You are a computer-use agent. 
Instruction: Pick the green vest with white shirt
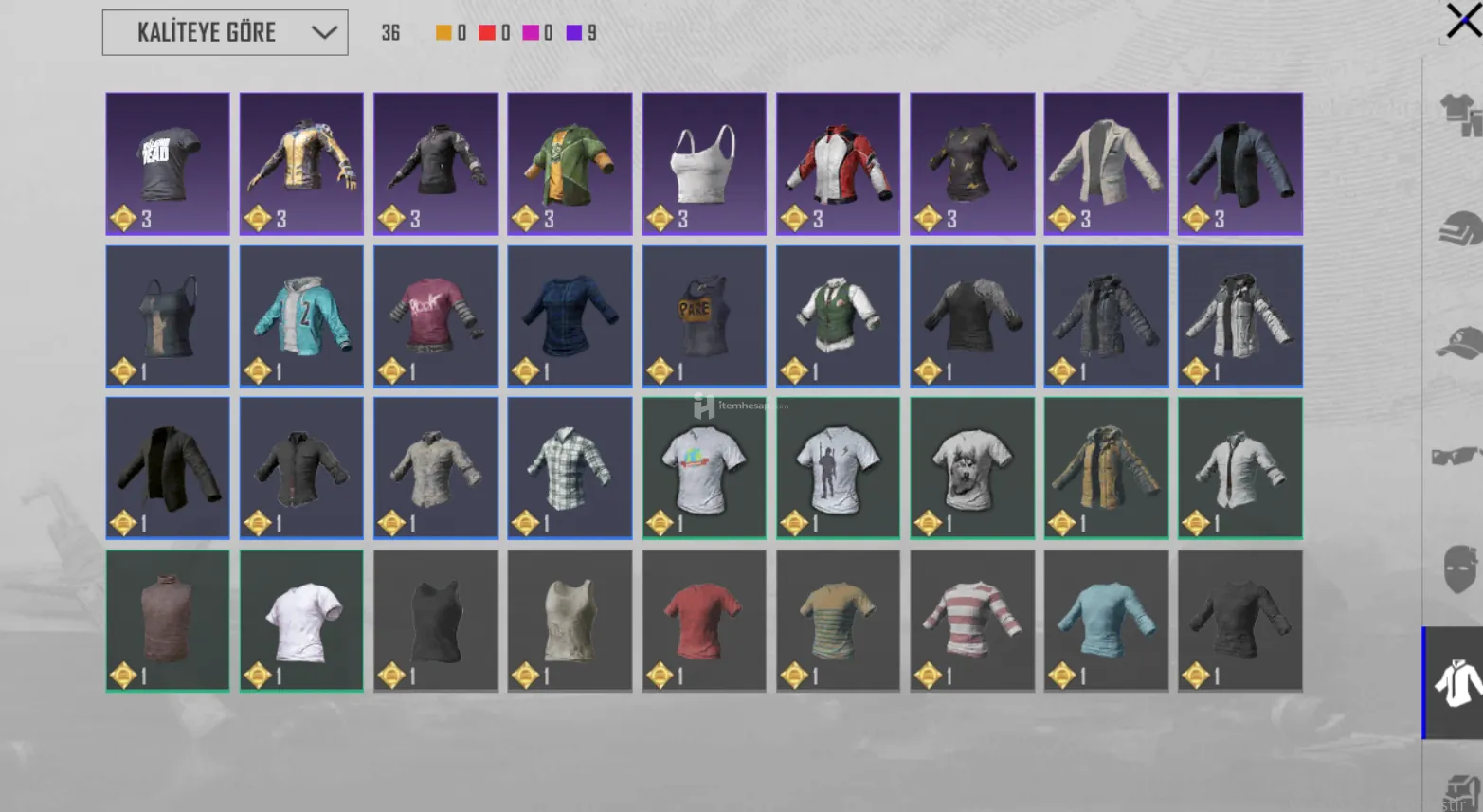[x=838, y=316]
